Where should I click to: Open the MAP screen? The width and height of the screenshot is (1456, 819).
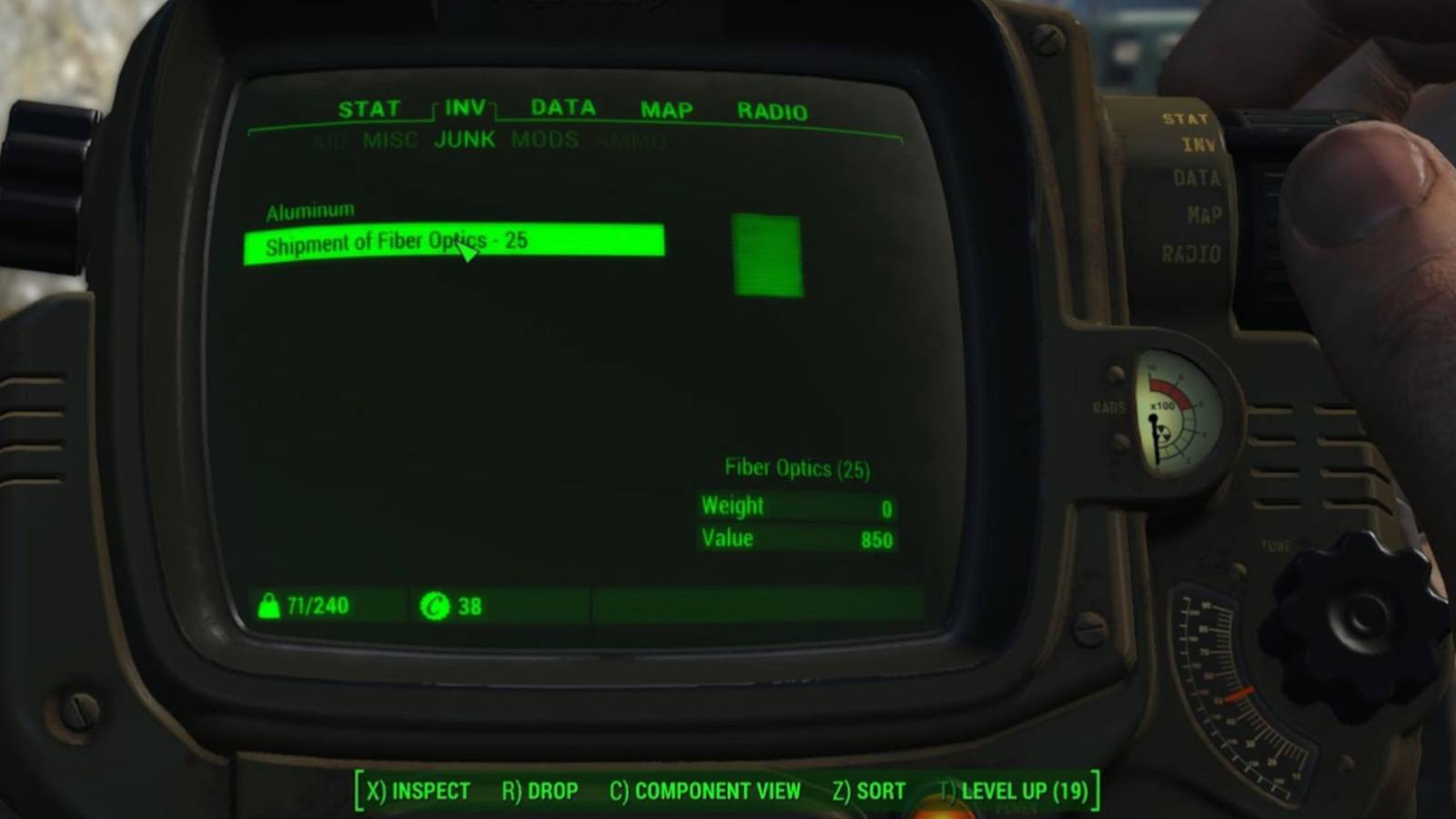(x=663, y=108)
